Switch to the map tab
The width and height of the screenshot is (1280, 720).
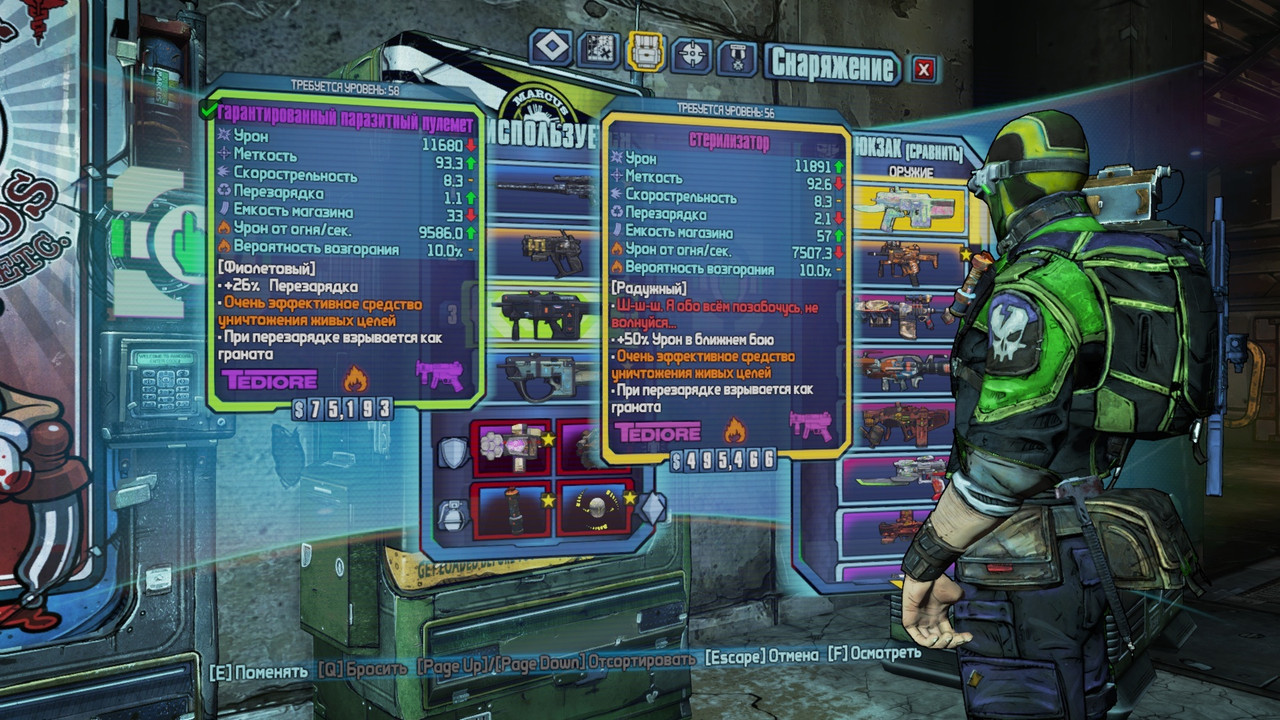[597, 49]
